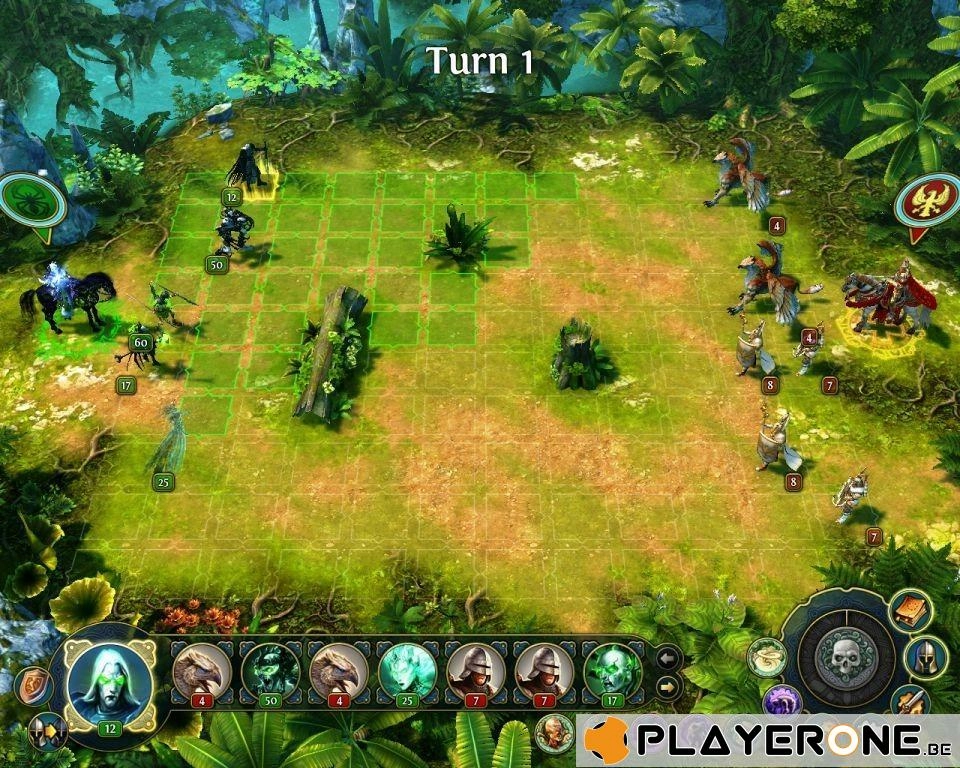Click the knight helmet icon
This screenshot has height=768, width=960.
tap(926, 656)
